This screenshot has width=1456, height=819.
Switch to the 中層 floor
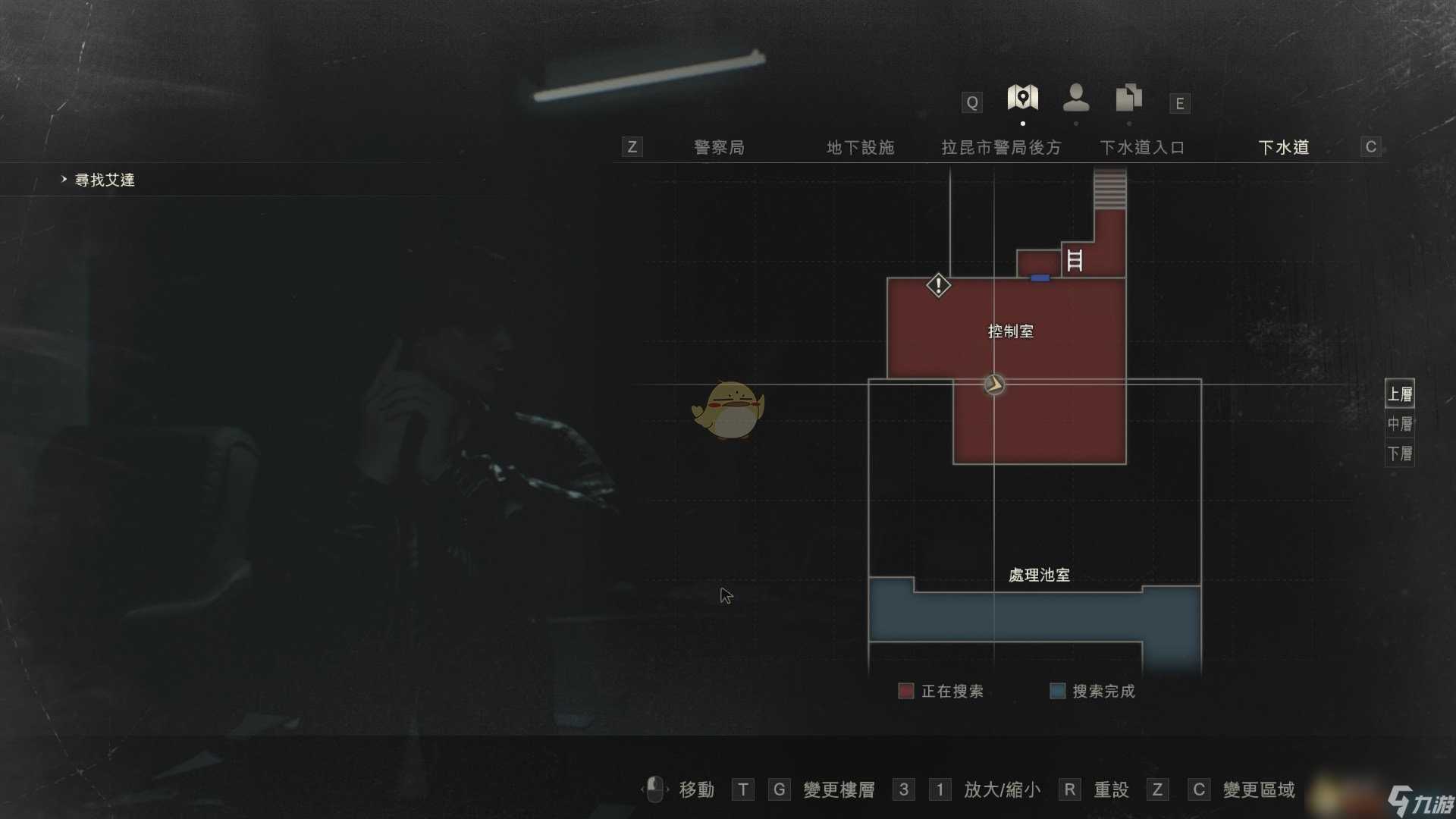(x=1399, y=425)
